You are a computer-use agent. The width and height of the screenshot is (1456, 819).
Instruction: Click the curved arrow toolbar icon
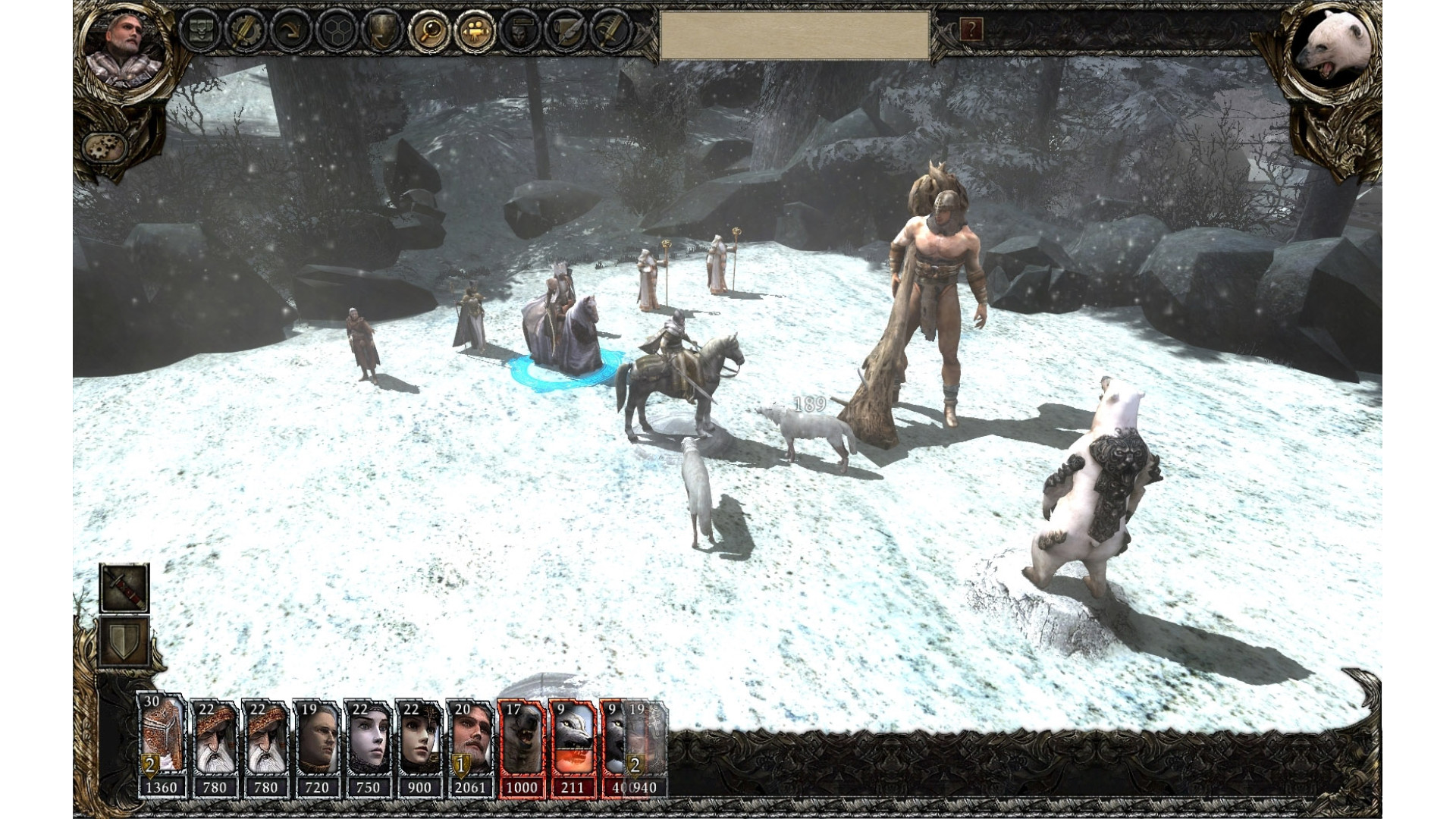tap(292, 31)
